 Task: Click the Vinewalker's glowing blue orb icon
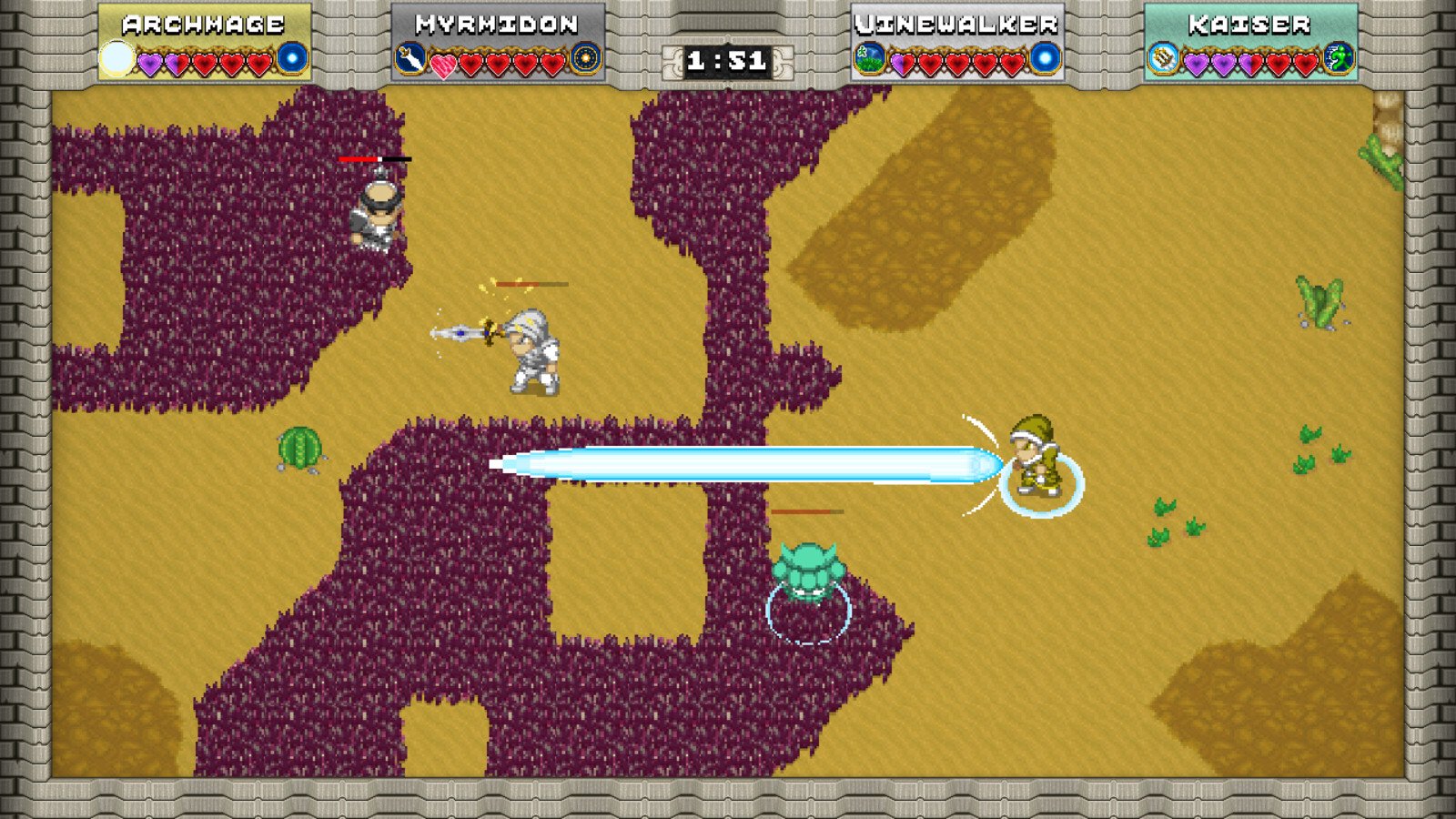click(1042, 60)
